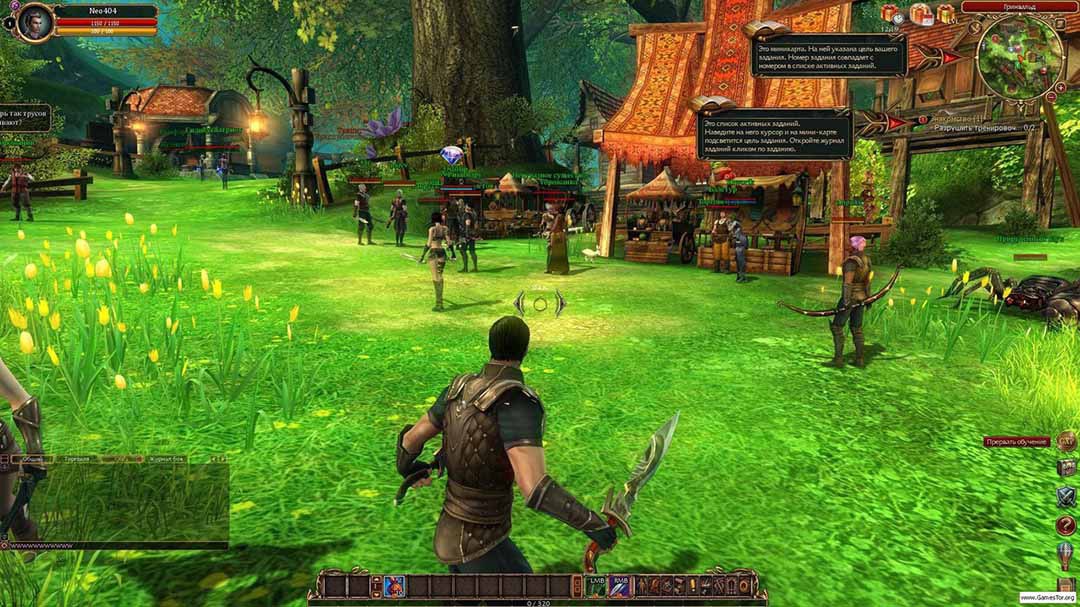Image resolution: width=1080 pixels, height=607 pixels.
Task: Open the crossed swords shield icon
Action: (1066, 496)
